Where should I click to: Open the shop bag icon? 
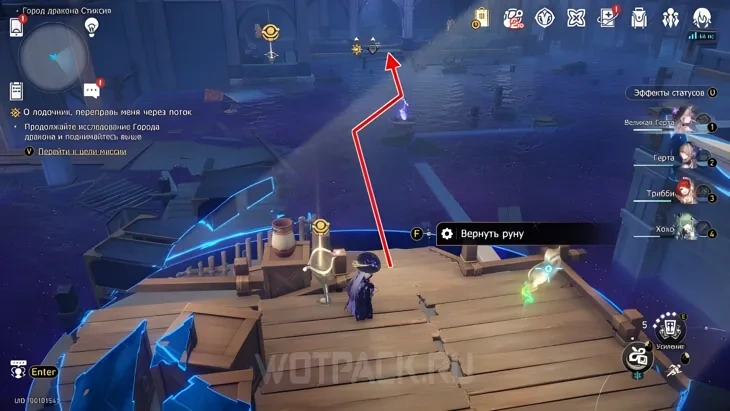pyautogui.click(x=482, y=18)
